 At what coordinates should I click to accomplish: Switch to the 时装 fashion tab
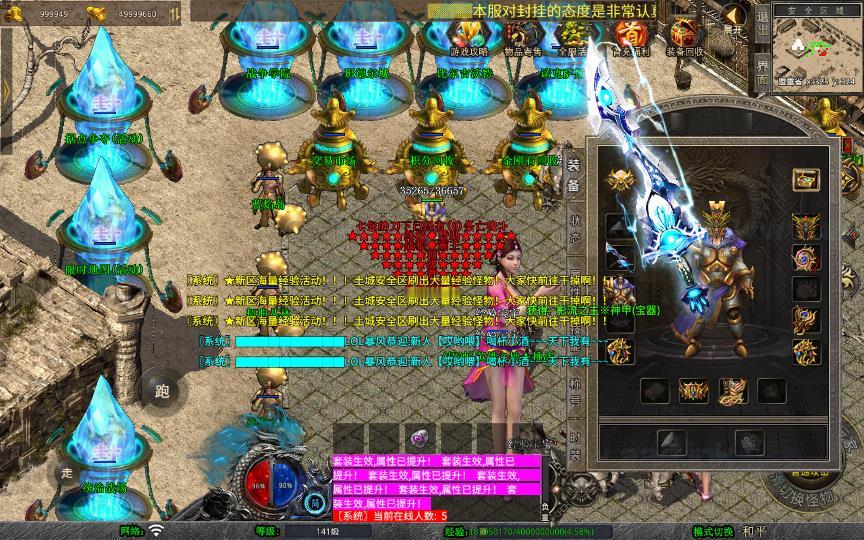coord(575,444)
